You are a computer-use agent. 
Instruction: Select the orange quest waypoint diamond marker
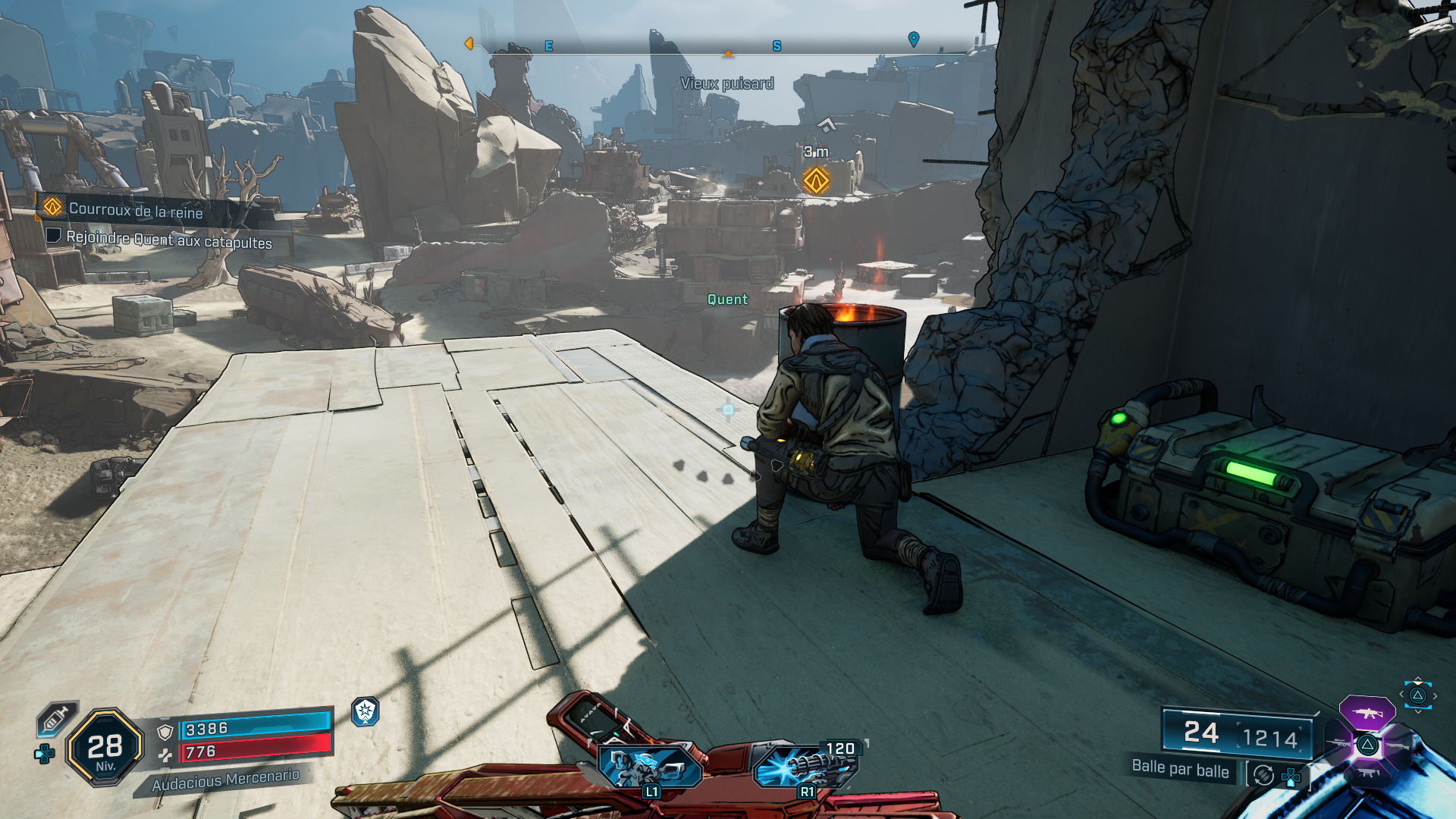click(x=816, y=181)
